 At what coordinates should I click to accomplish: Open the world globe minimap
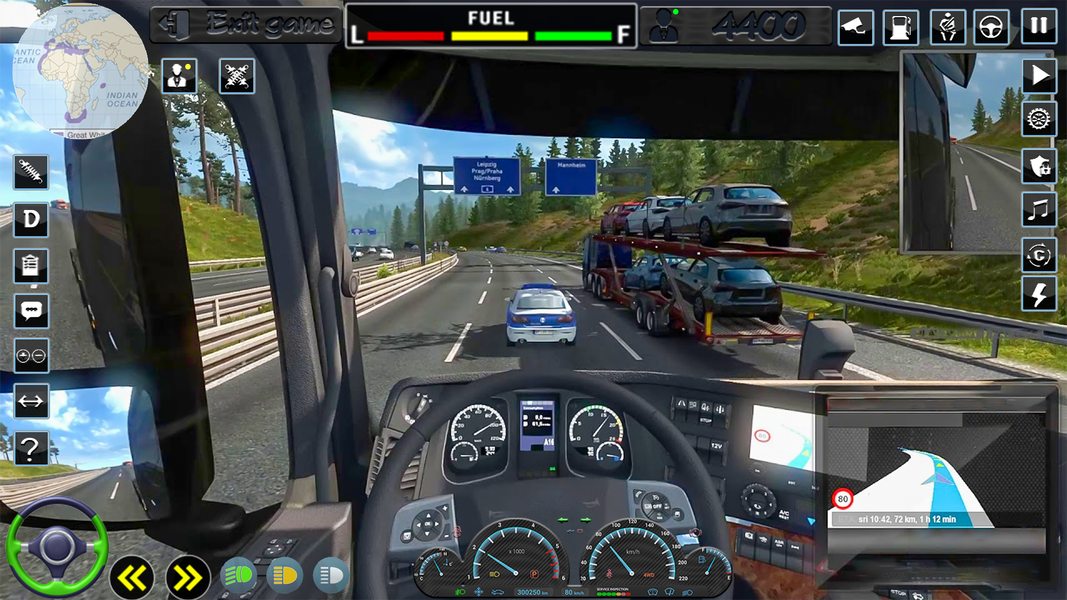[80, 72]
